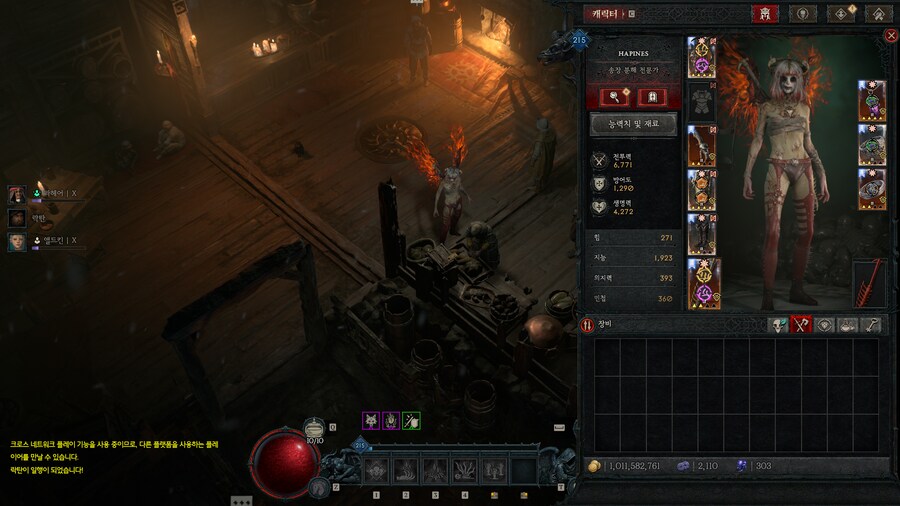Select the gloves equipment slot
The image size is (900, 506).
pyautogui.click(x=701, y=146)
